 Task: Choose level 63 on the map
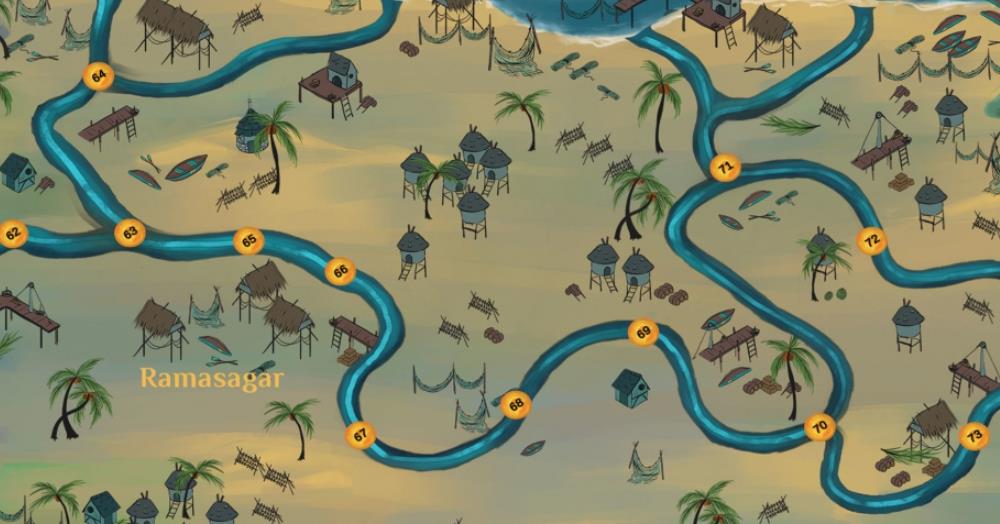coord(129,233)
